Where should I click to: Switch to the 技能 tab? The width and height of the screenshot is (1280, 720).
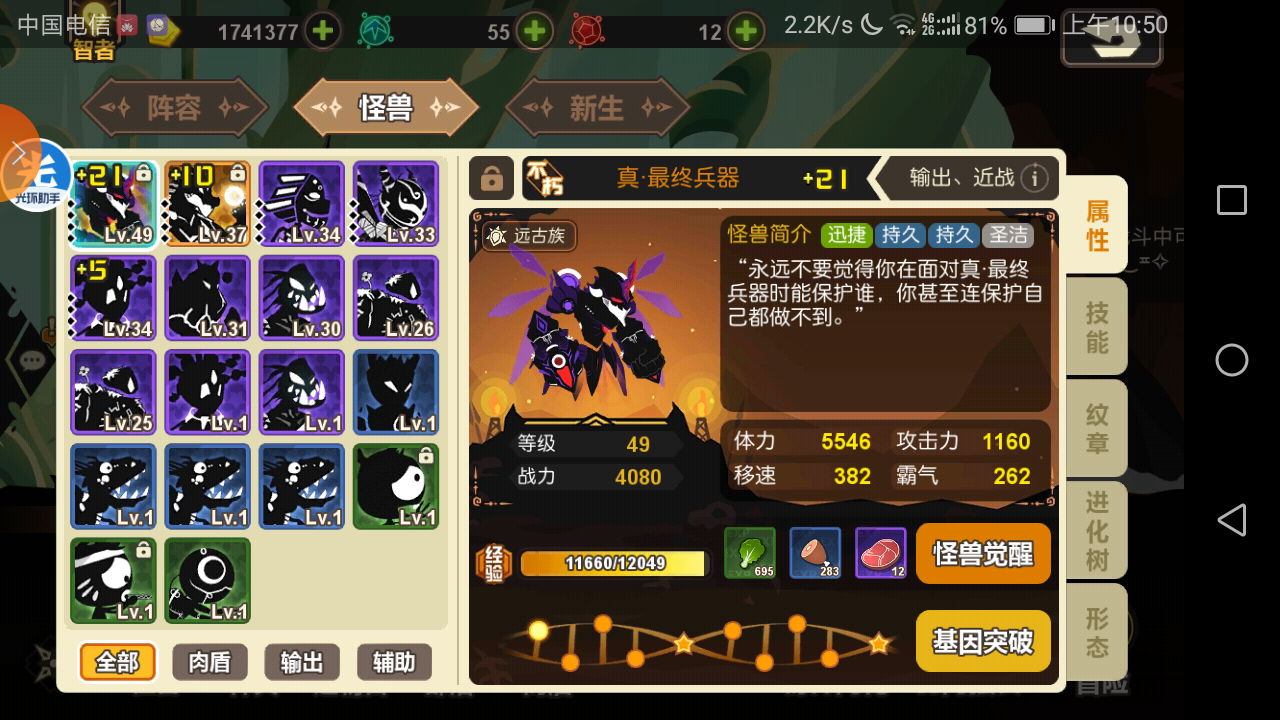pos(1096,326)
